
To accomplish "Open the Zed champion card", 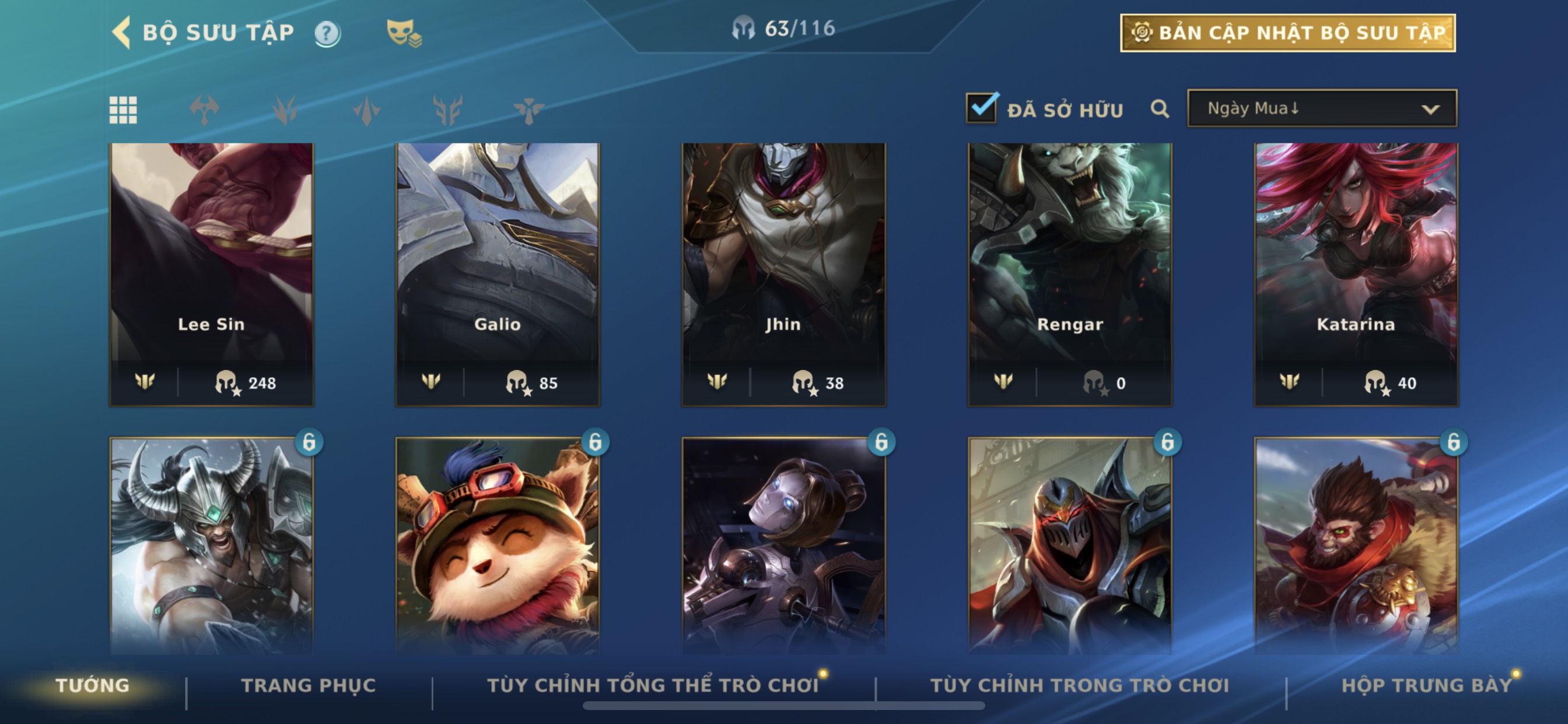I will click(x=1070, y=544).
